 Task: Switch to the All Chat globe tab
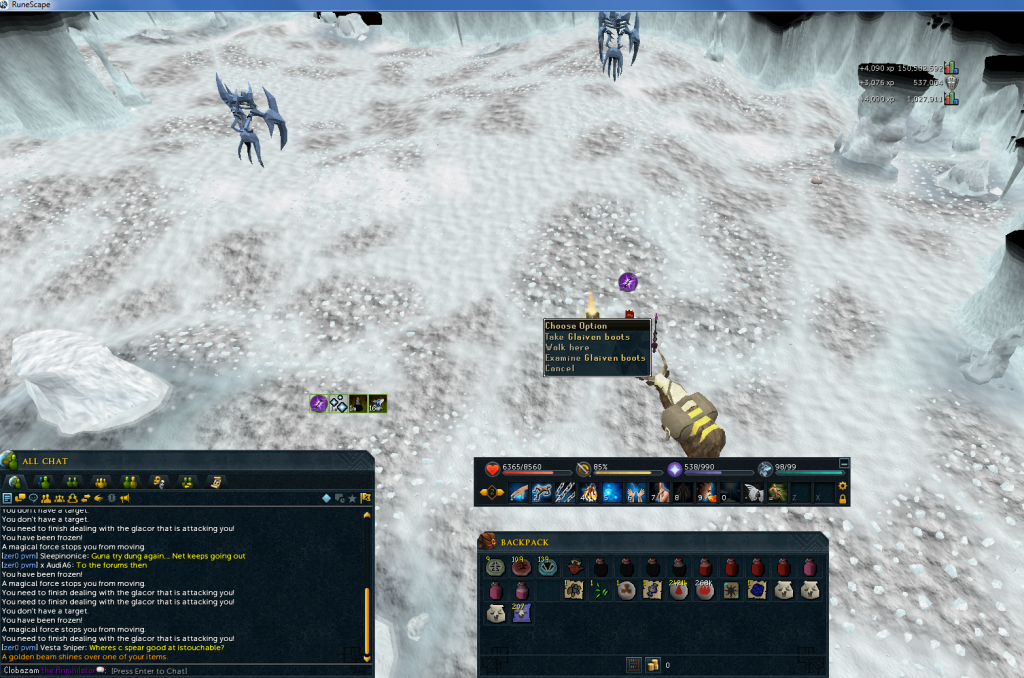click(15, 482)
